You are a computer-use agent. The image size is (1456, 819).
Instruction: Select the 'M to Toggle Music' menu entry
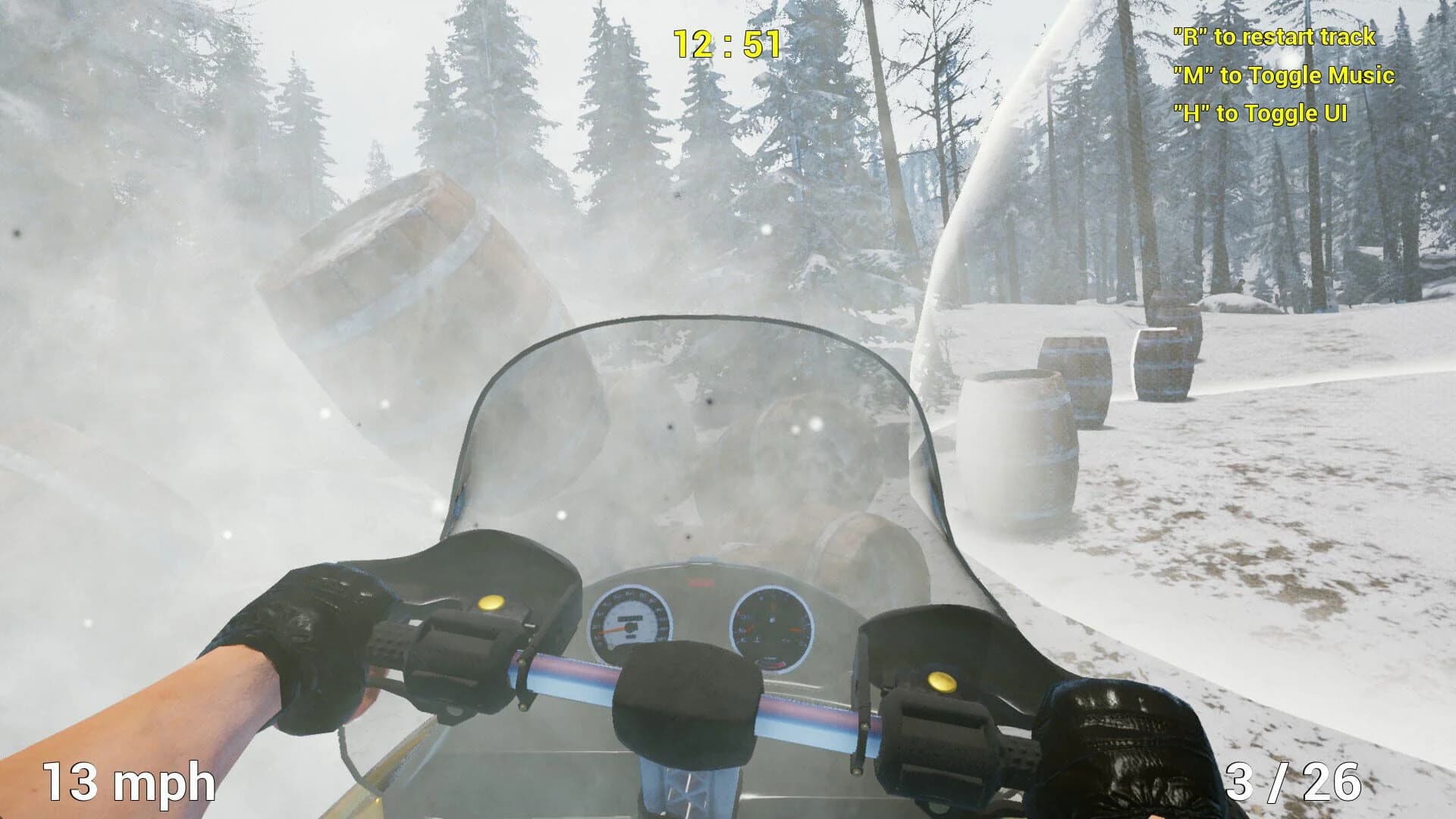tap(1282, 76)
